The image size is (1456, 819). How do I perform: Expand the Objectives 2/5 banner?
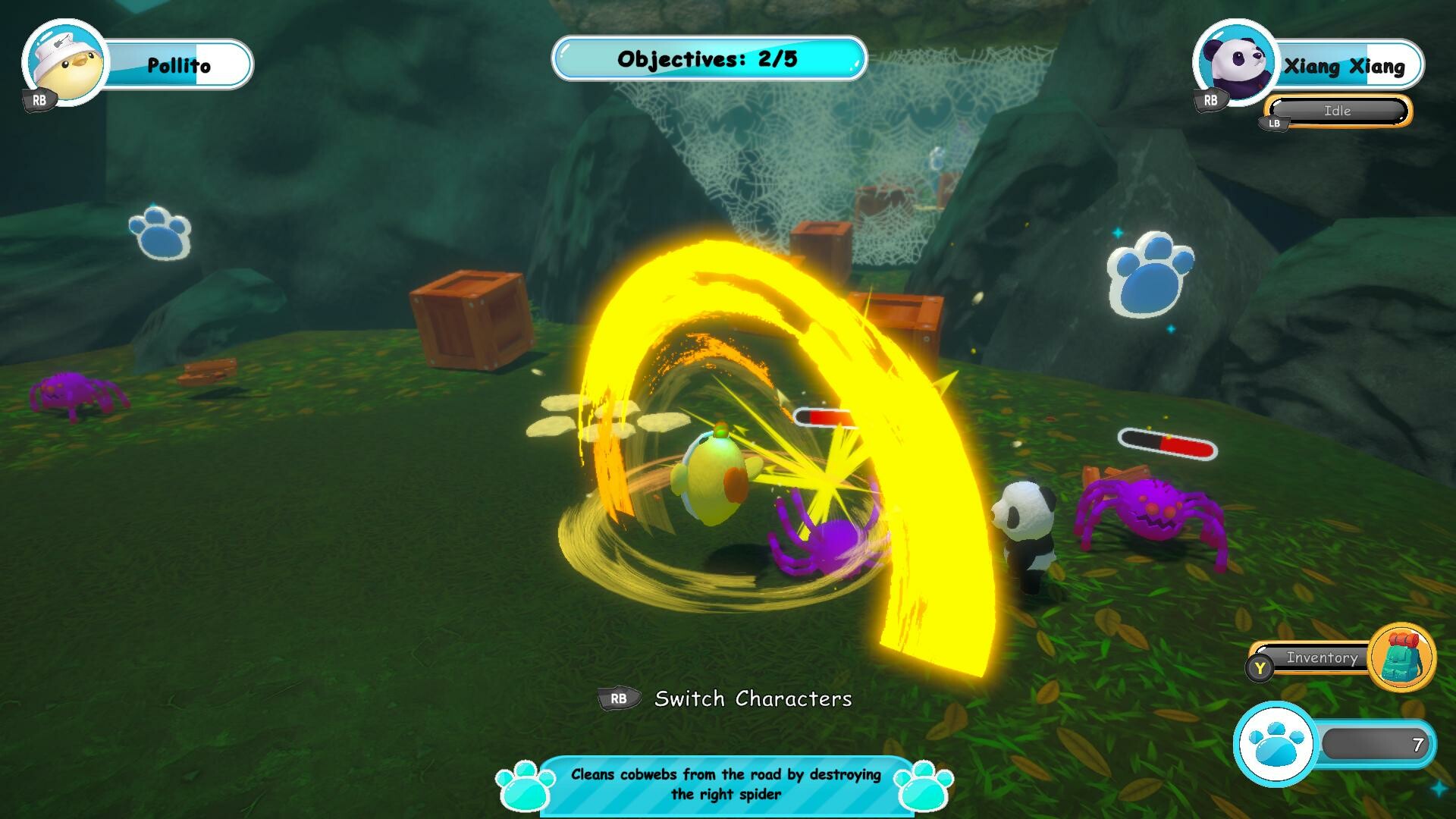pyautogui.click(x=708, y=57)
